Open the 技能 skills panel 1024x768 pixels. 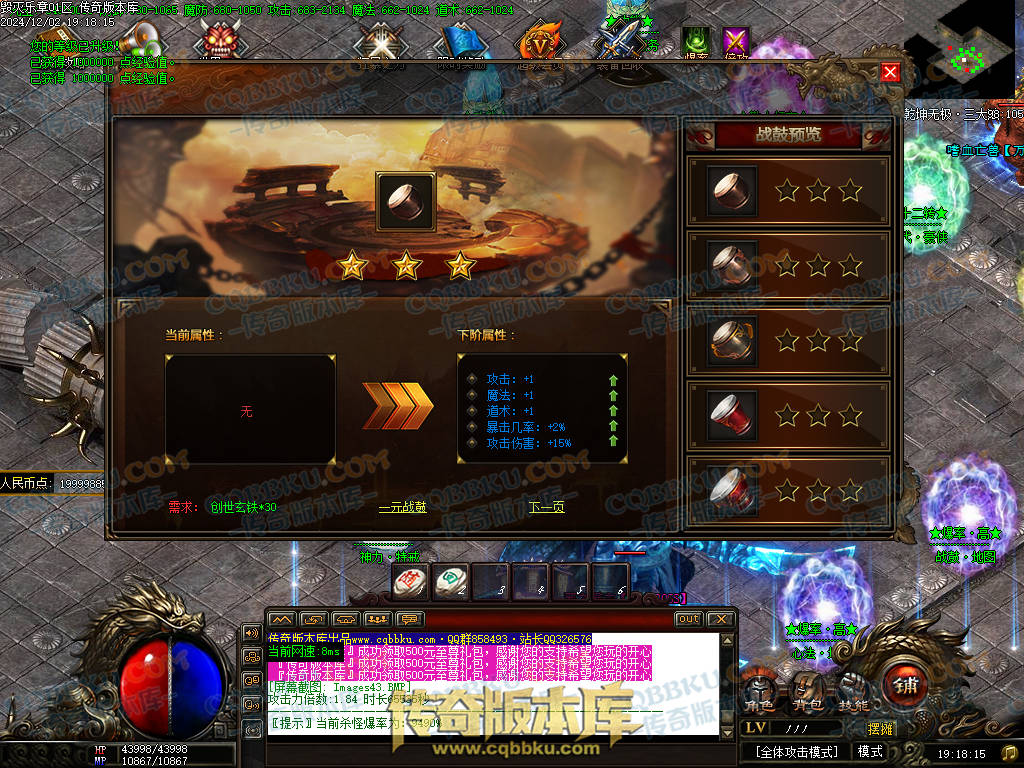pos(853,688)
